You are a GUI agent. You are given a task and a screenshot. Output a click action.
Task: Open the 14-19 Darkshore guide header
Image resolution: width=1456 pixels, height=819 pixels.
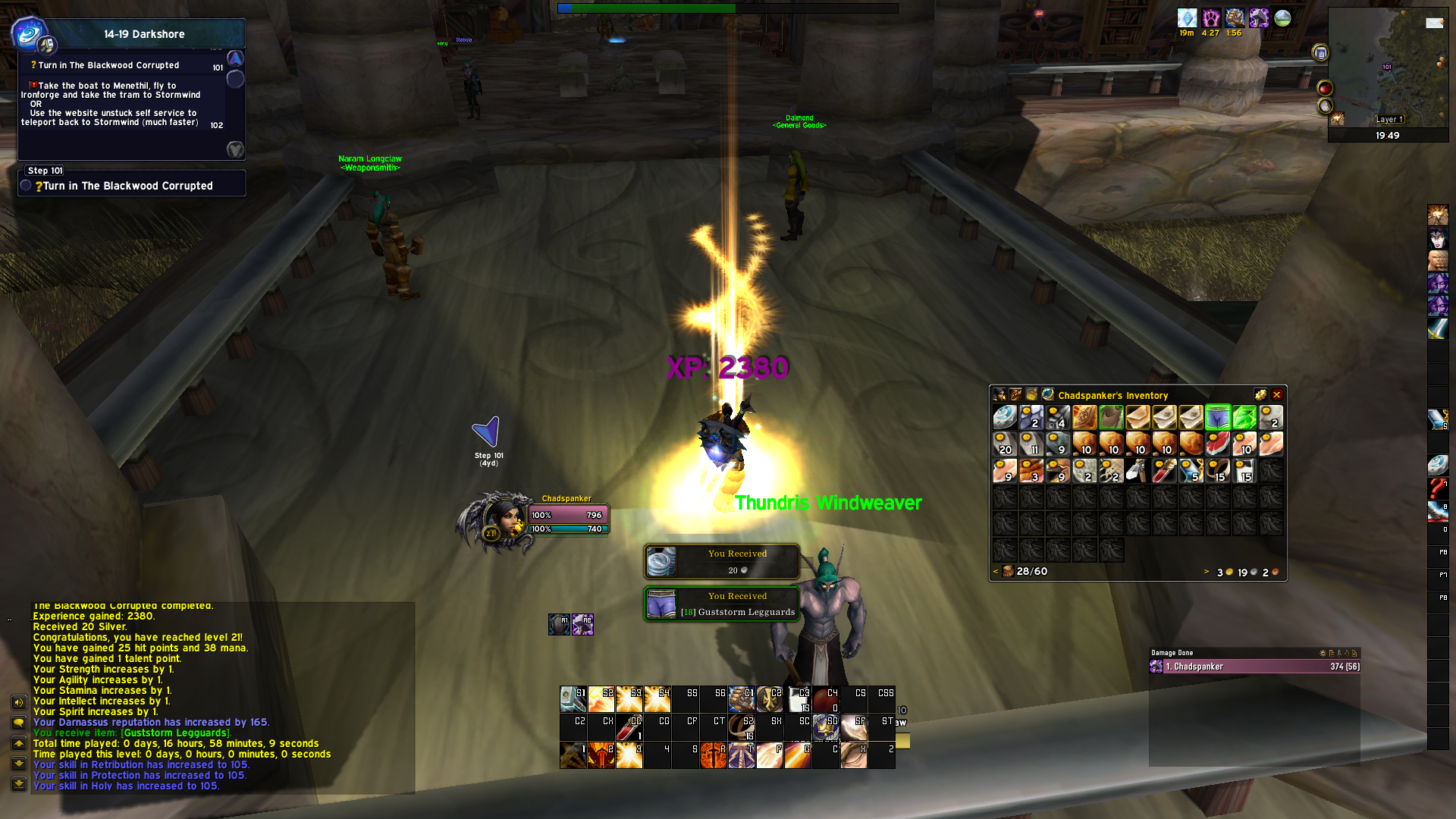pyautogui.click(x=144, y=34)
